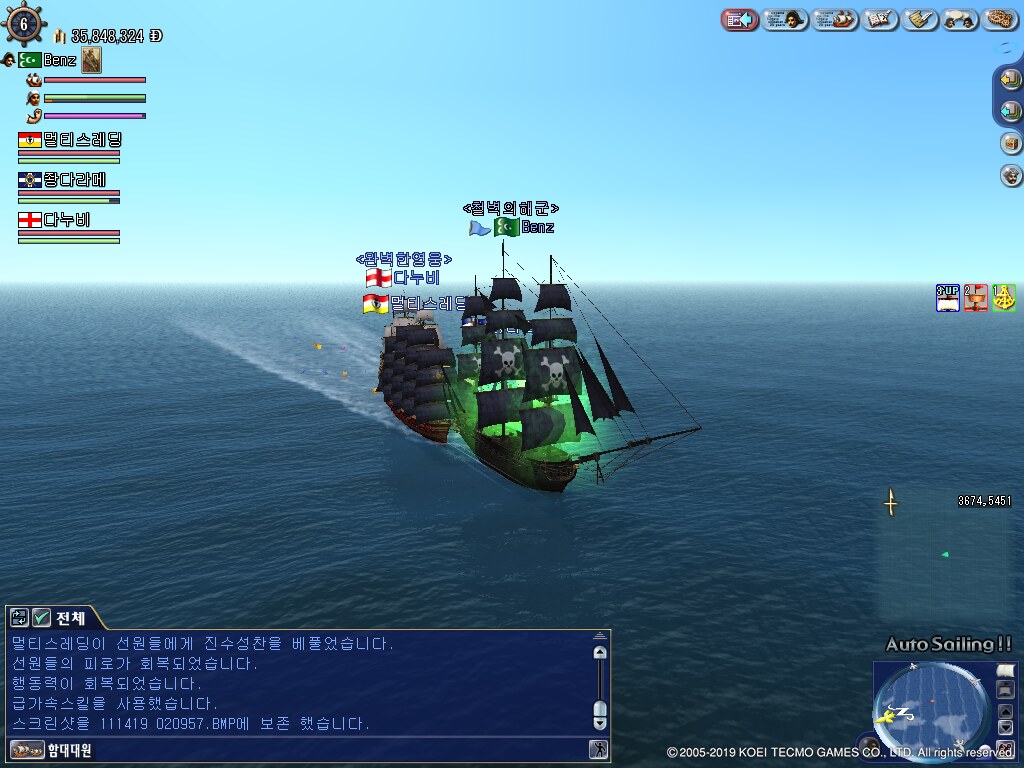Open the character info menu with pirate portrait
This screenshot has height=768, width=1024.
[x=785, y=19]
